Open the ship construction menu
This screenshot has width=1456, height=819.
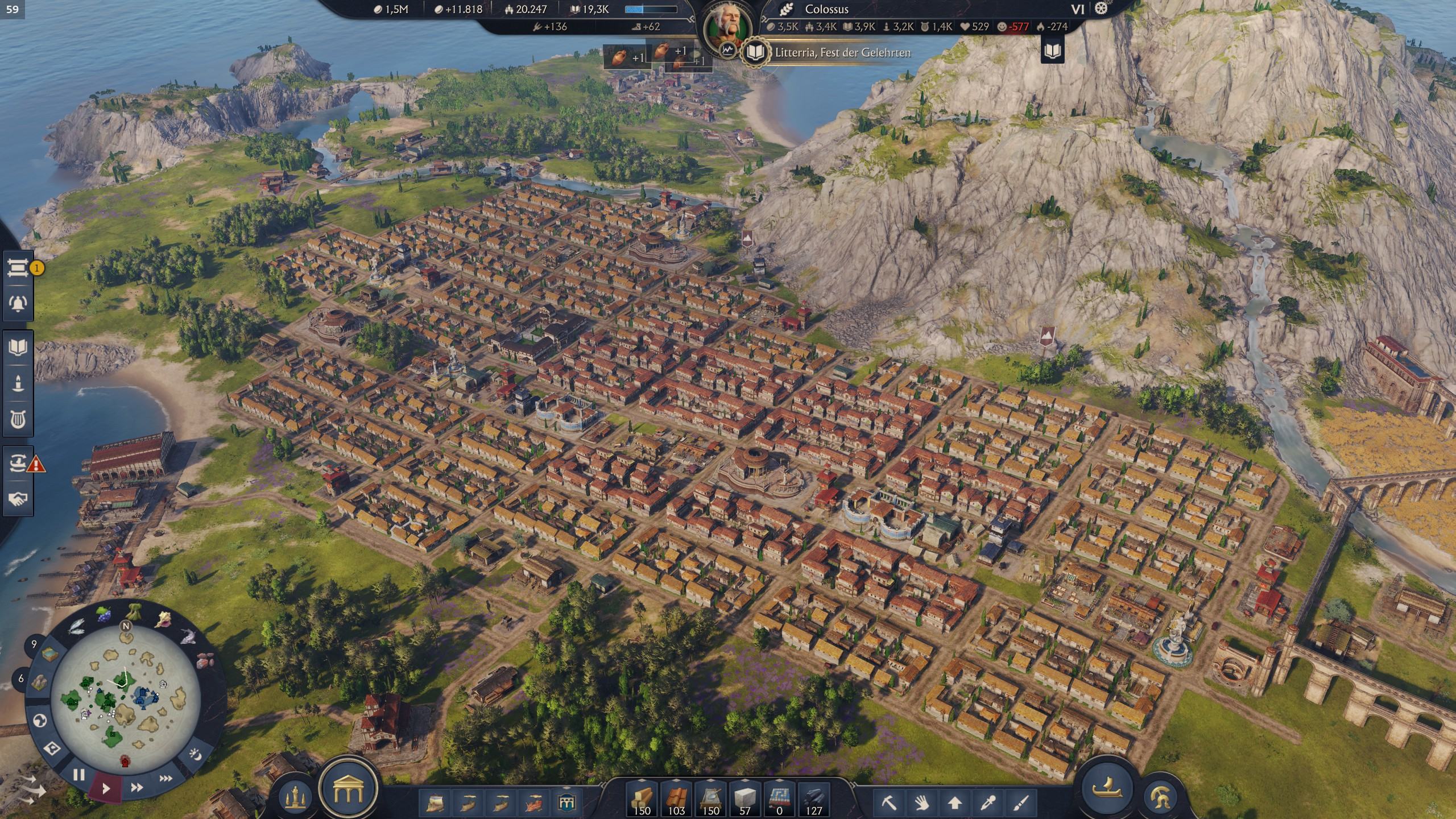click(1106, 787)
